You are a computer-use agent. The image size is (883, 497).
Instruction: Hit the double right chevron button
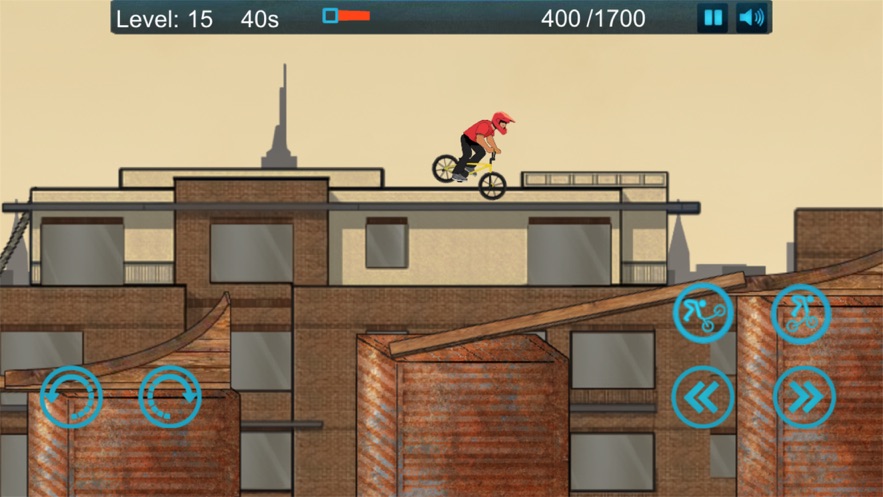(804, 397)
